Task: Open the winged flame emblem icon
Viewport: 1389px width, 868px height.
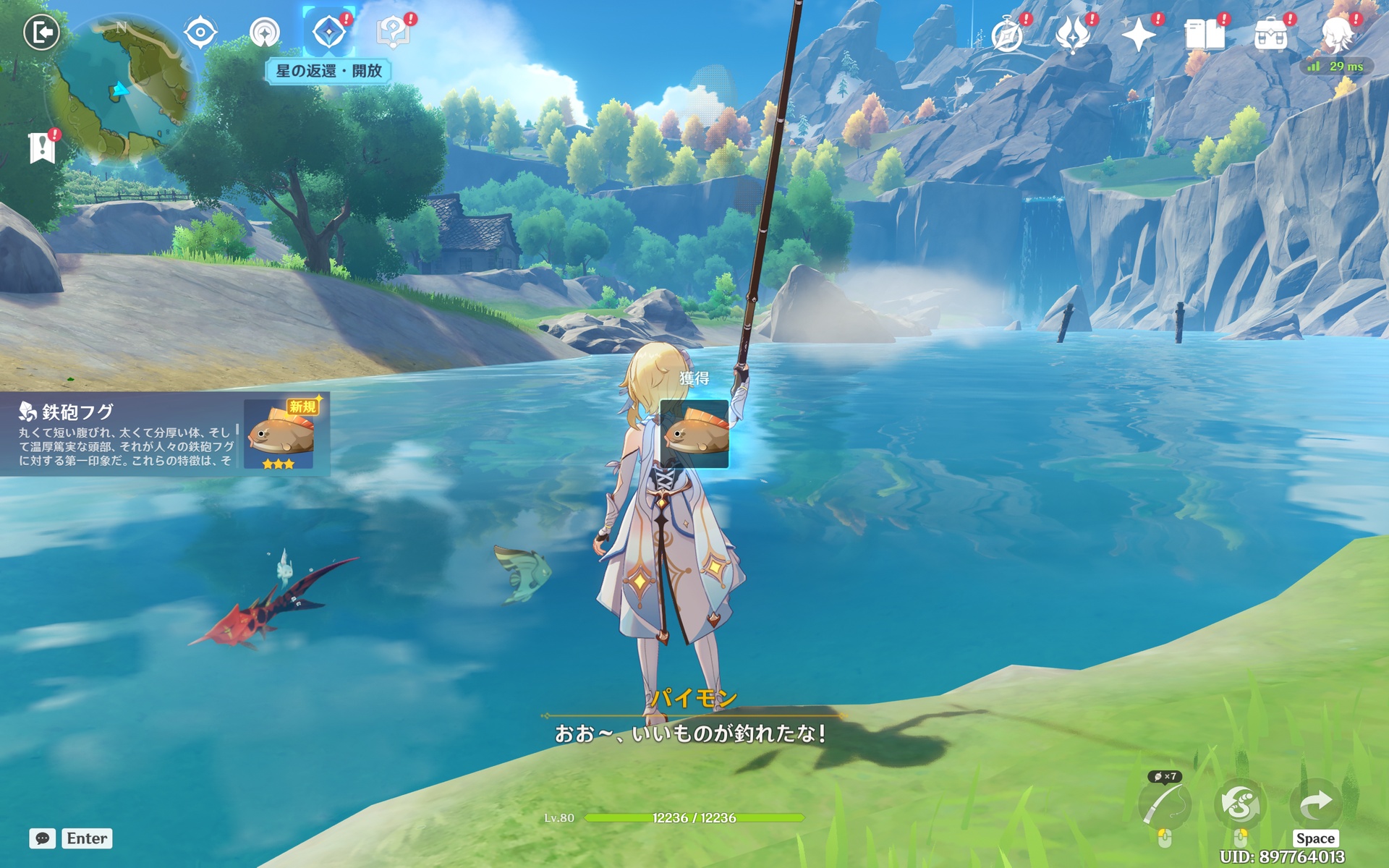Action: point(1073,34)
